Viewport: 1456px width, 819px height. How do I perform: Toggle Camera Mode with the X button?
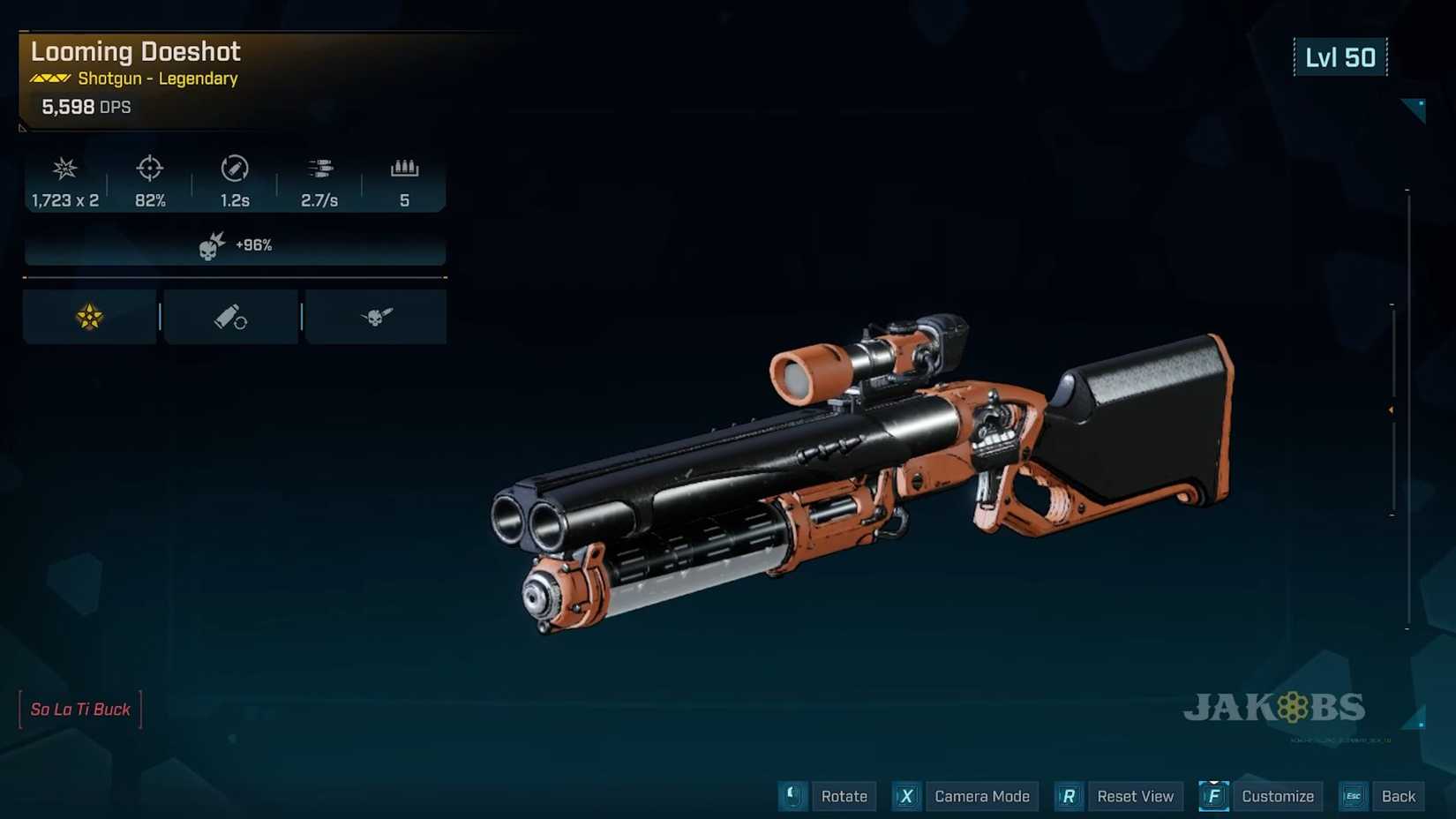click(x=905, y=796)
